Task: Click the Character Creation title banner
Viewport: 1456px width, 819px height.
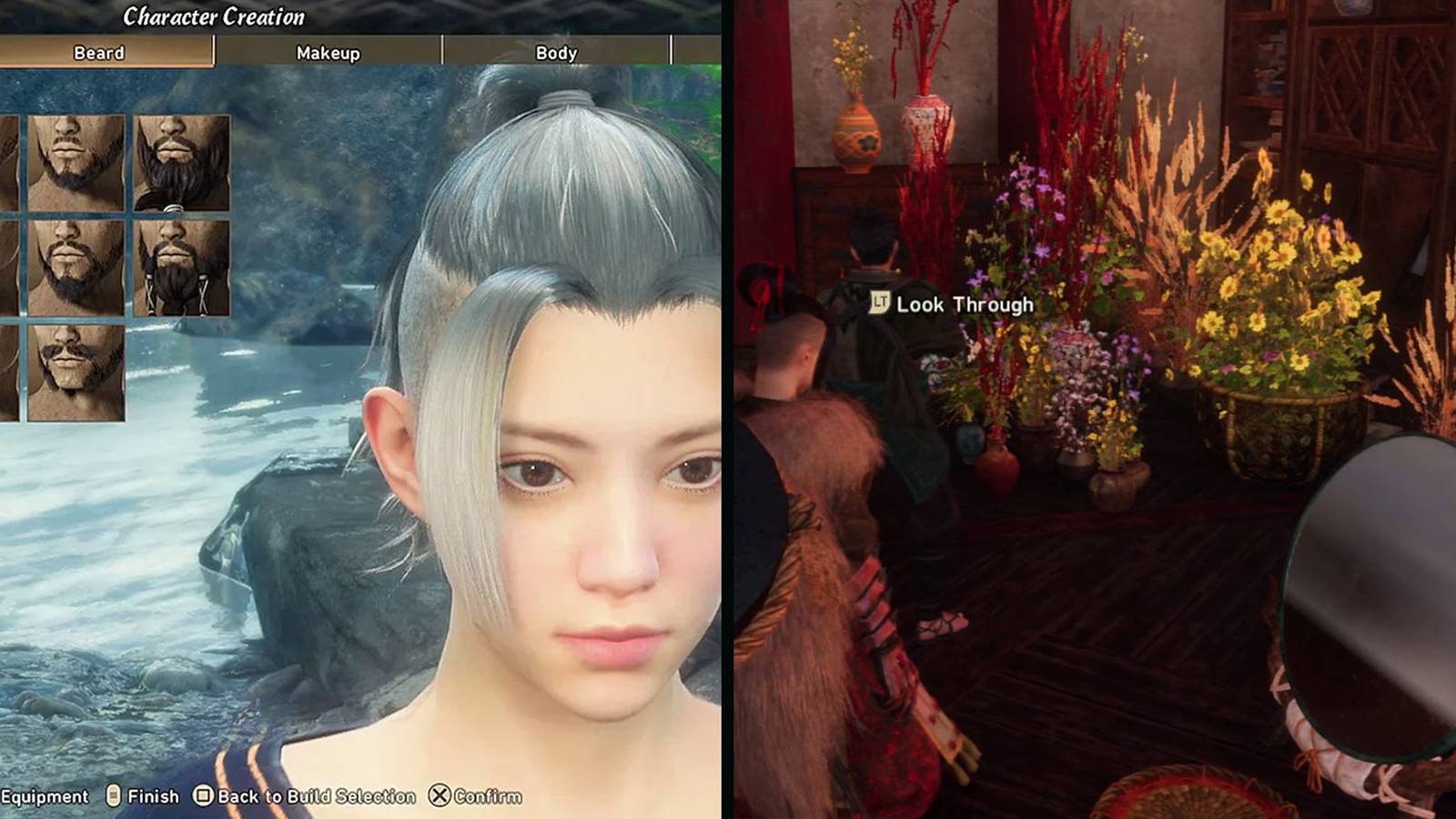Action: coord(216,15)
